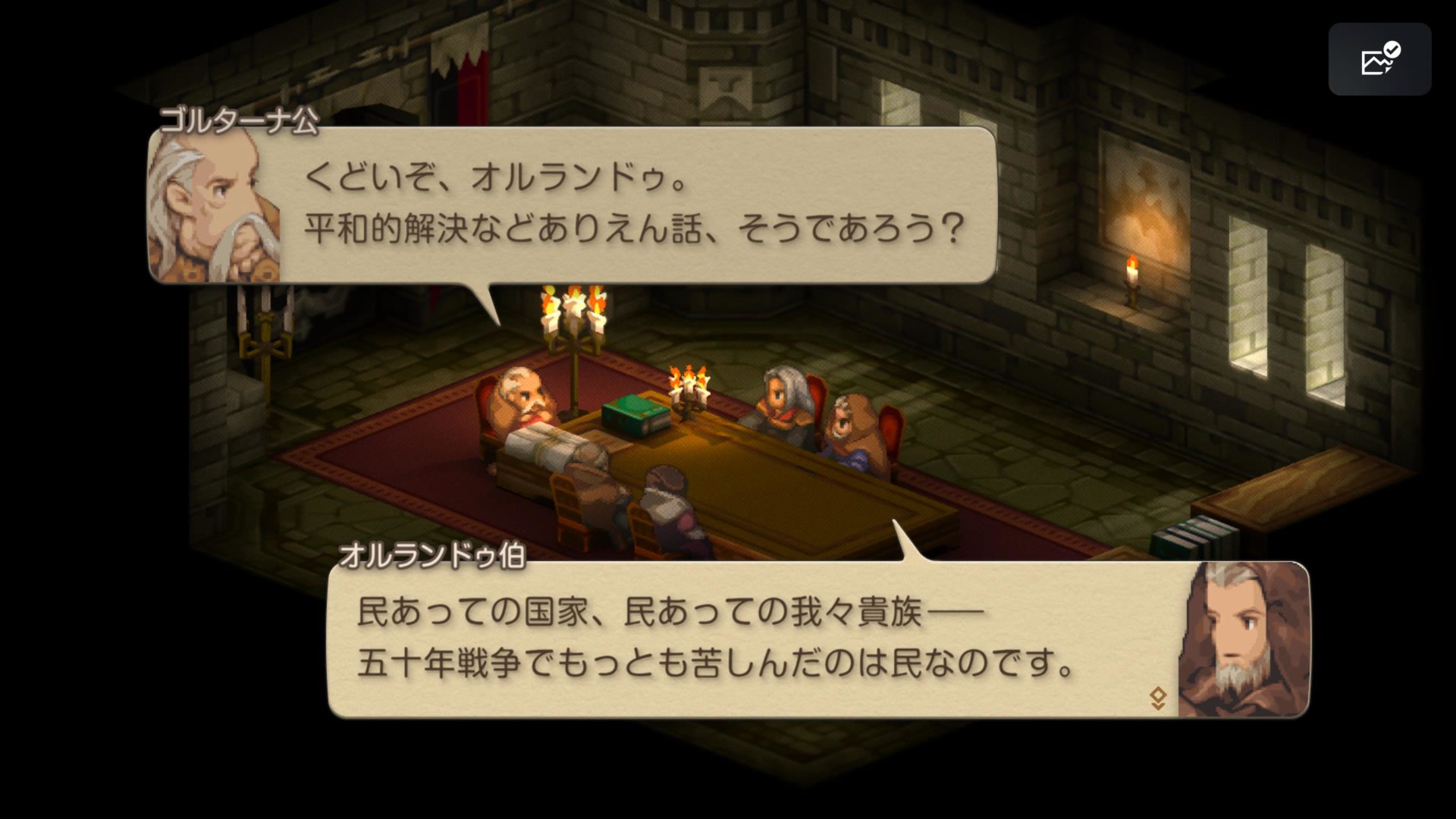Click the carved face emblem on the back wall
The width and height of the screenshot is (1456, 819).
pyautogui.click(x=726, y=87)
